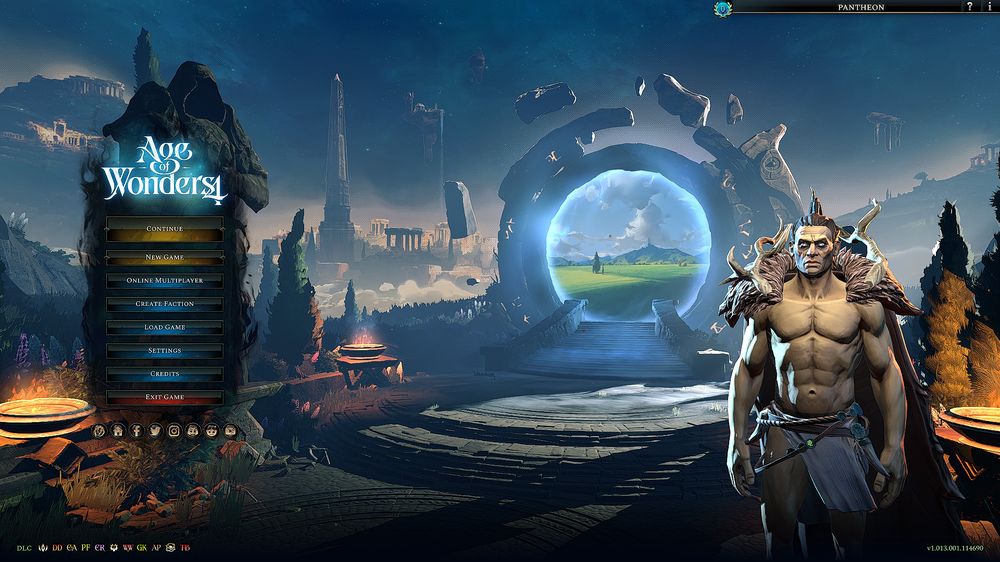The height and width of the screenshot is (562, 1000).
Task: Continue the last saved game
Action: point(165,229)
